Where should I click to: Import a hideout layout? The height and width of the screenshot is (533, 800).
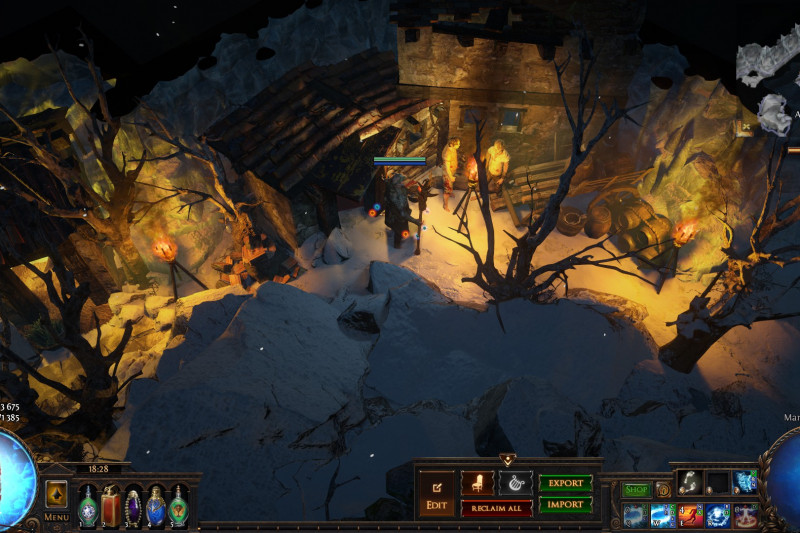click(x=565, y=505)
